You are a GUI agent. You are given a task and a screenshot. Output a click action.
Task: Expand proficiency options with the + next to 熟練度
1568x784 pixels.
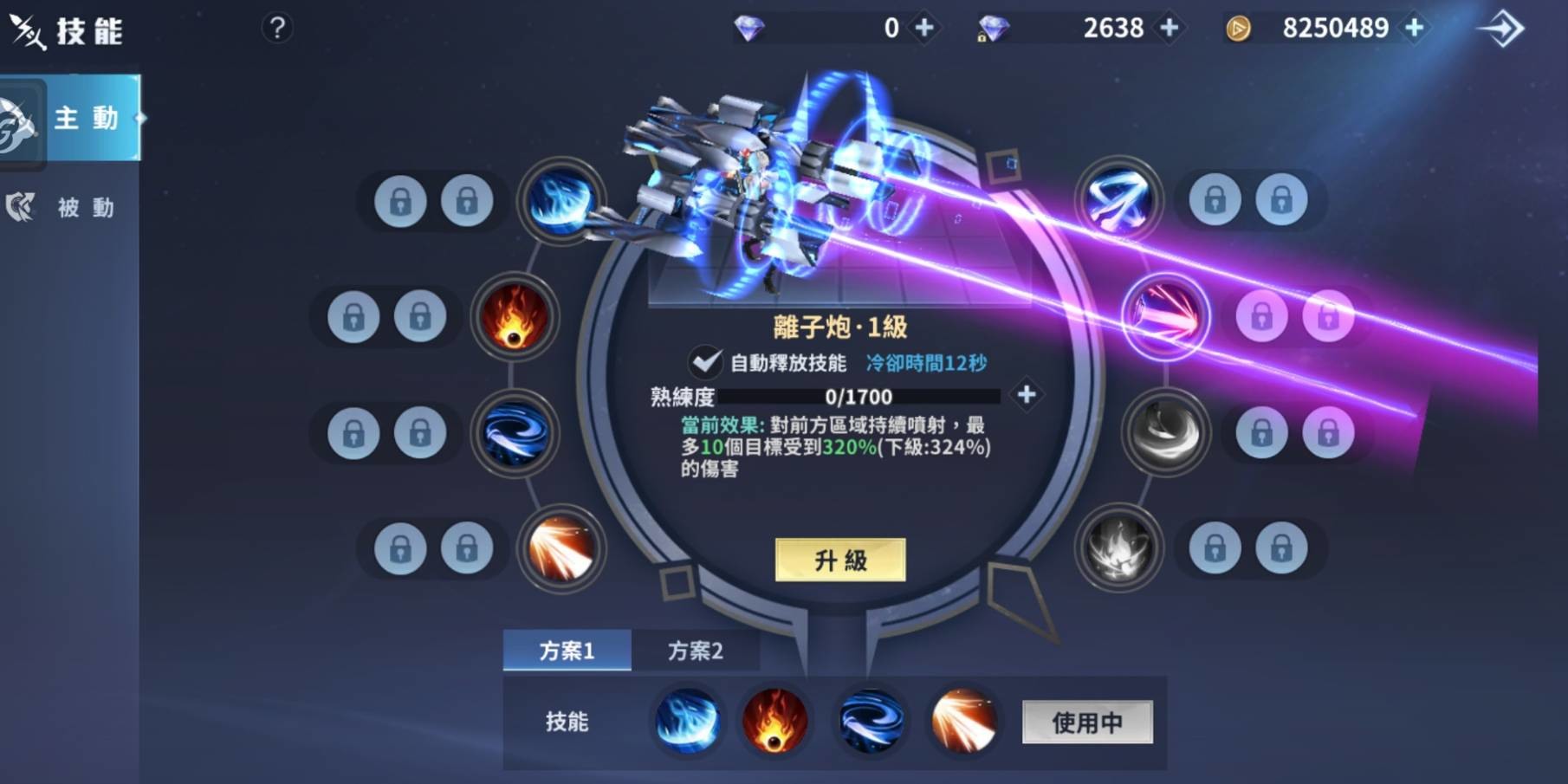coord(1028,395)
